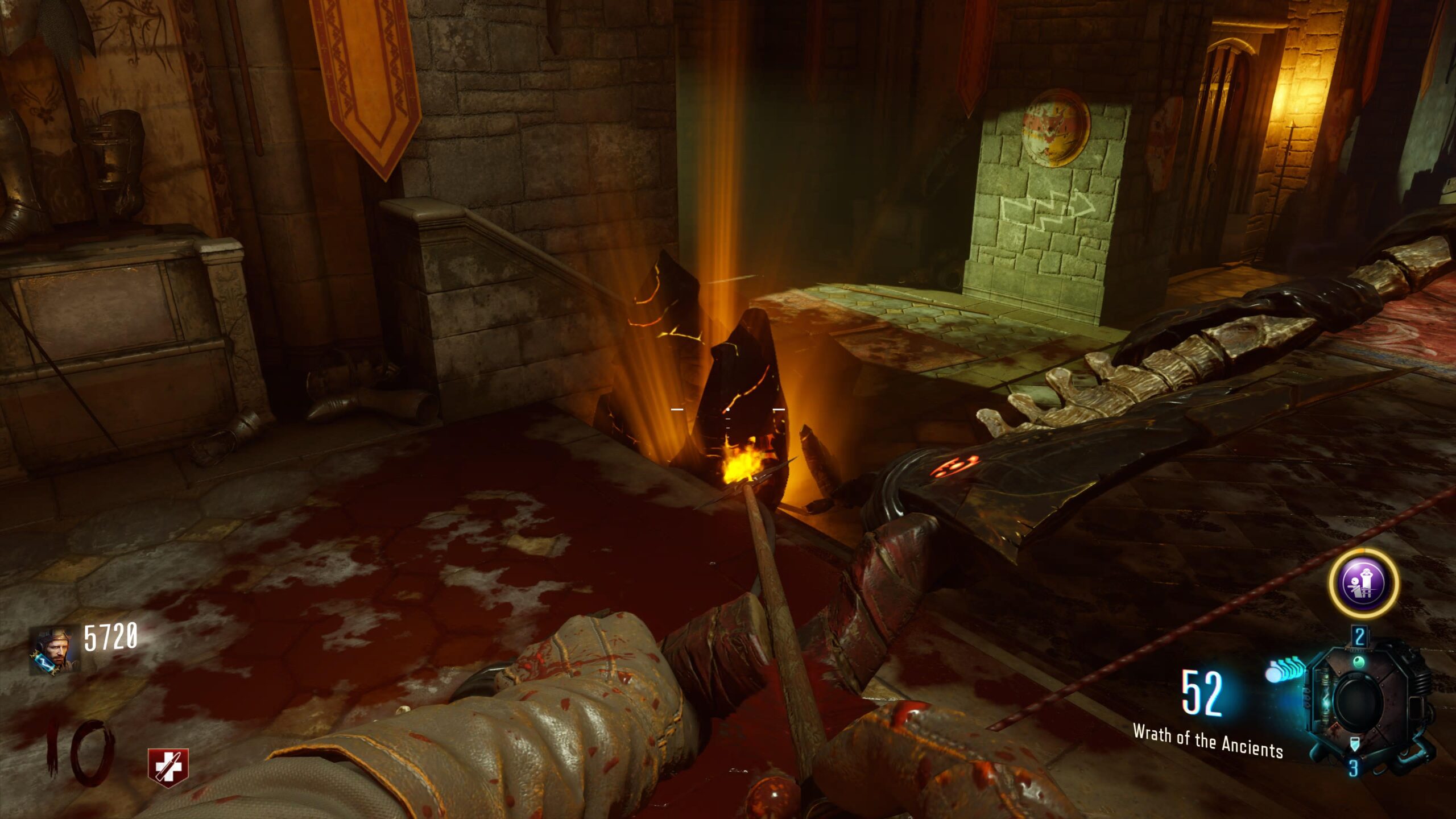Select the player character portrait
The height and width of the screenshot is (819, 1456).
[x=54, y=650]
